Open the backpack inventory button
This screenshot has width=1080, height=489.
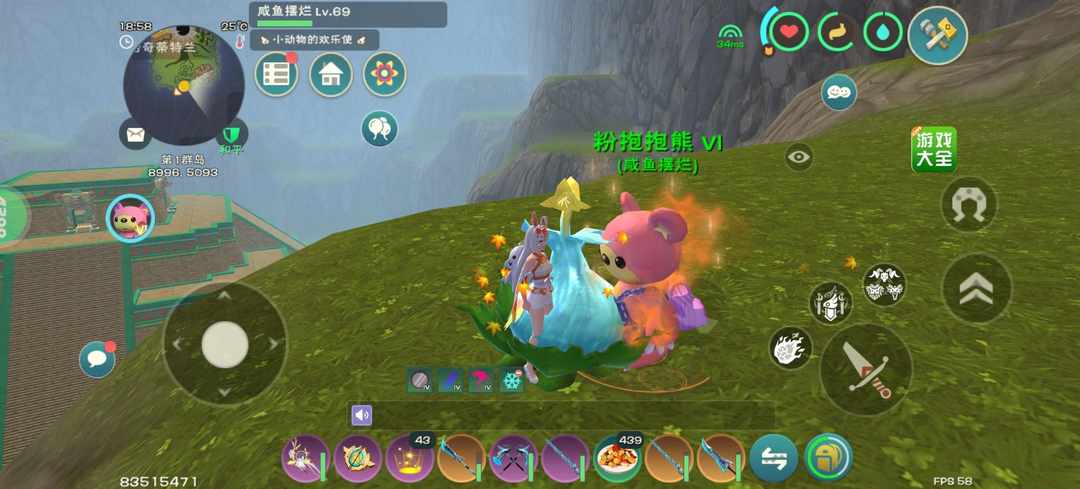pos(828,457)
